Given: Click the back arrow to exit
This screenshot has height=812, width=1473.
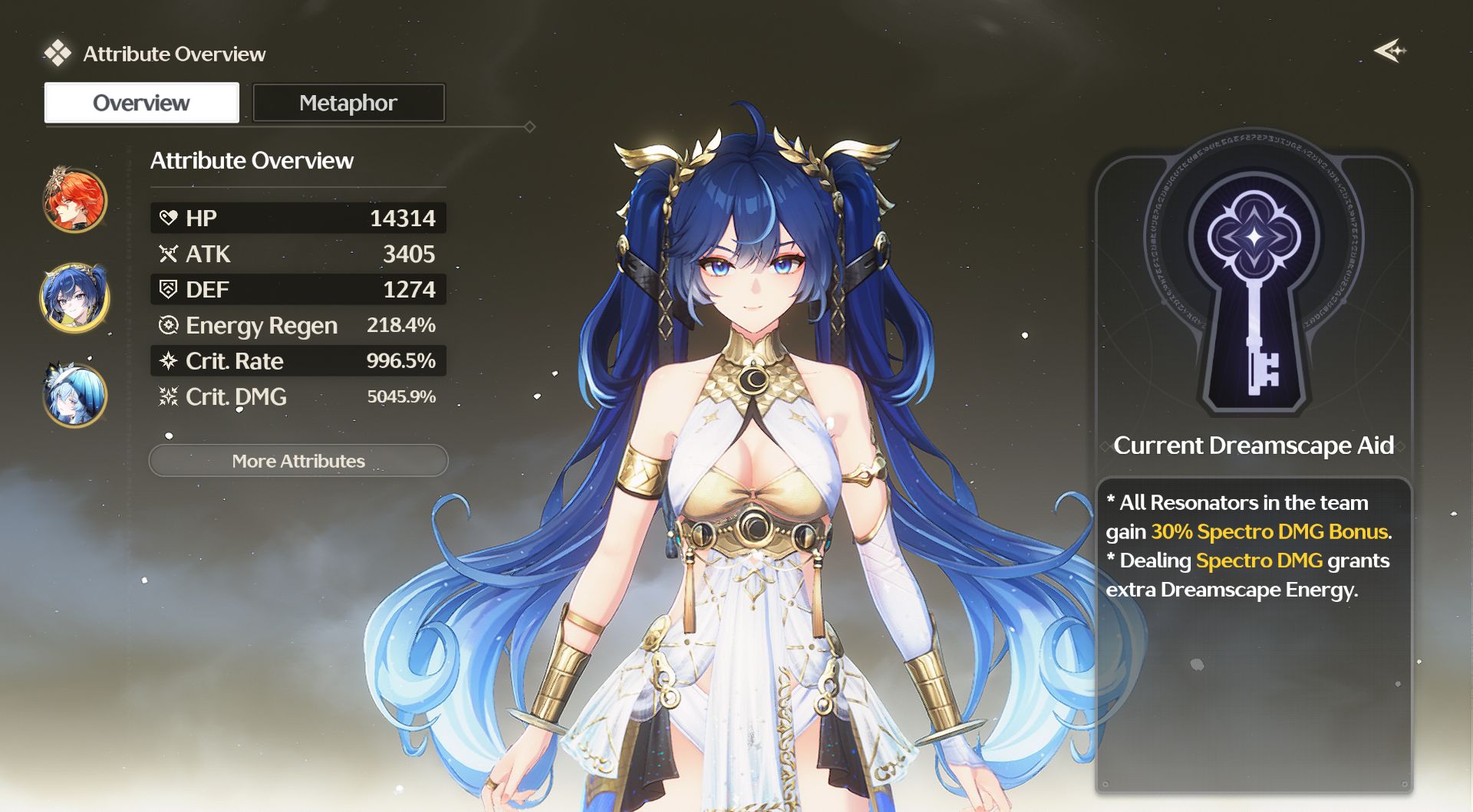Looking at the screenshot, I should click(1389, 51).
